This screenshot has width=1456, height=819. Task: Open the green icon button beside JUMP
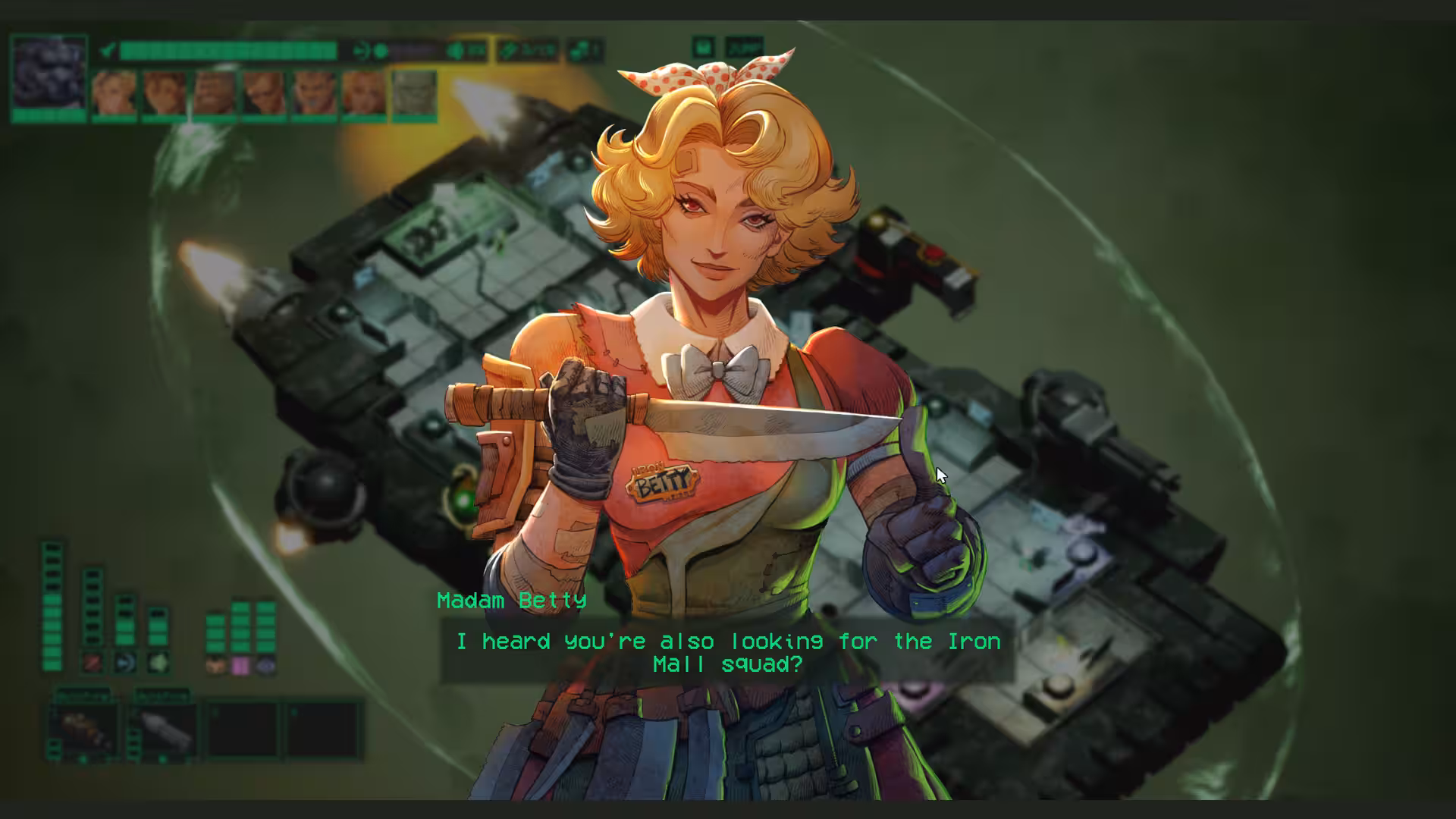point(704,47)
